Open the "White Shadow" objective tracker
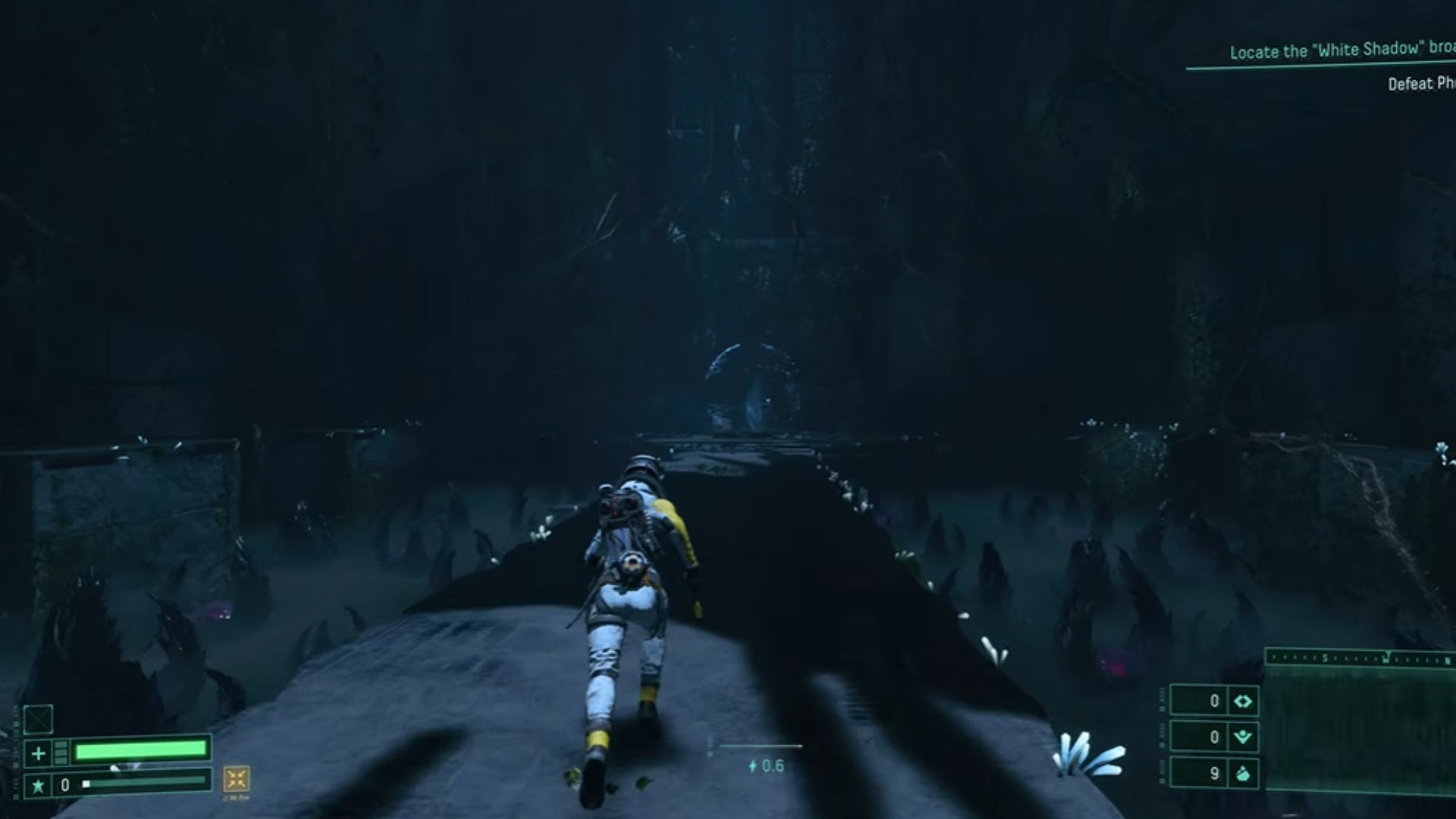 tap(1341, 51)
